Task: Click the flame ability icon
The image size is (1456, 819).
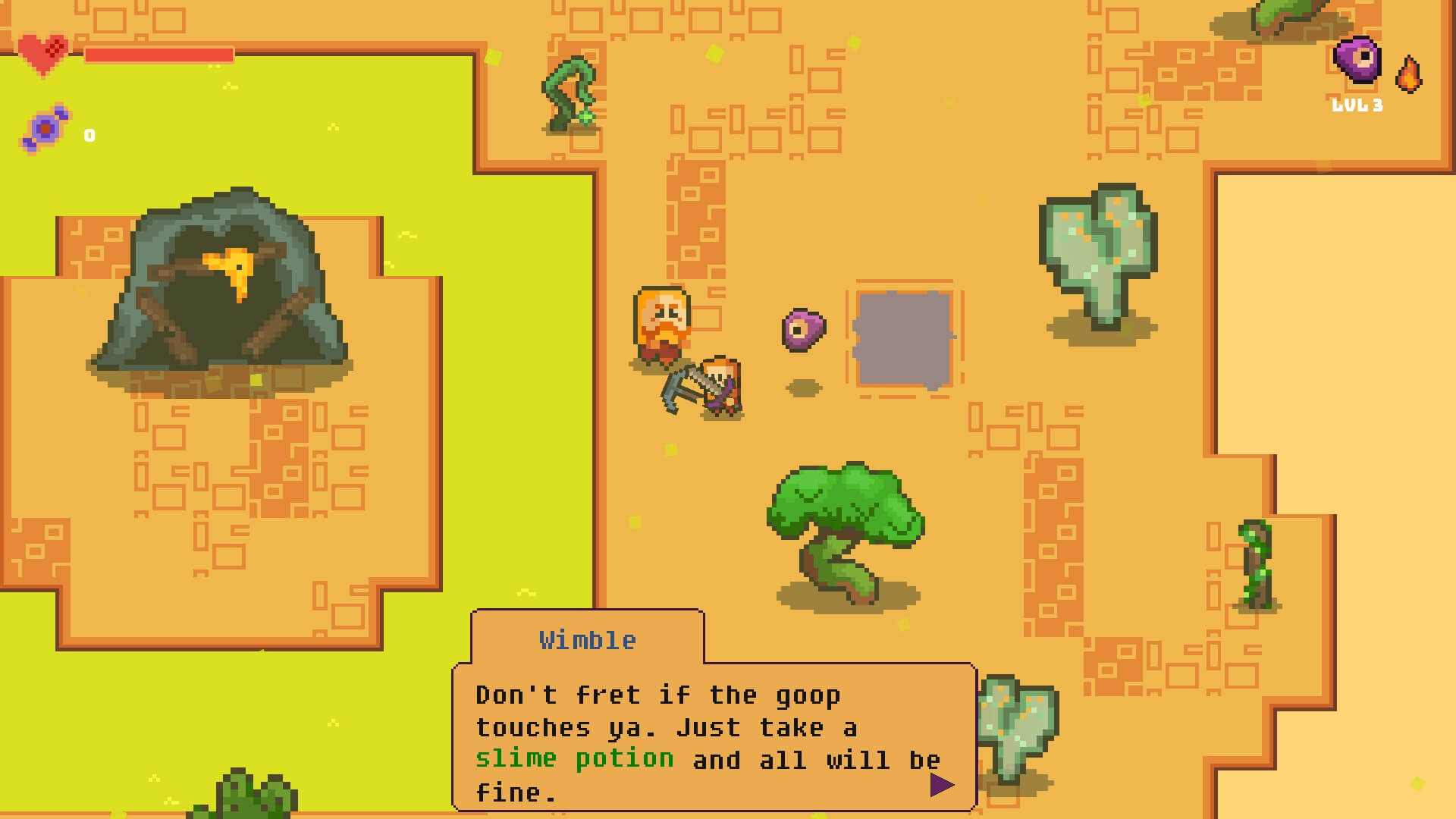Action: (x=1409, y=74)
